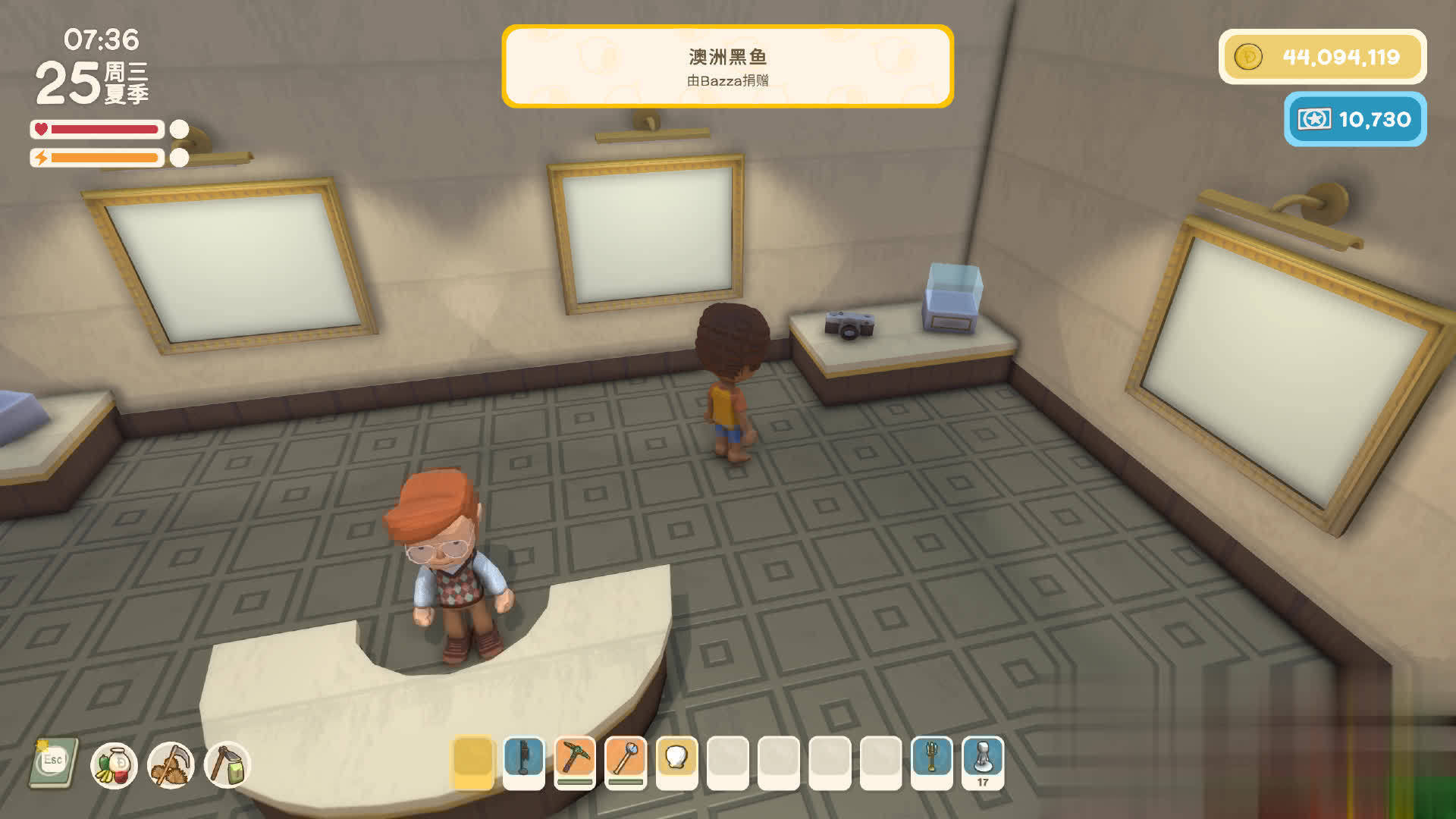The width and height of the screenshot is (1456, 819).
Task: Equip the pickaxe from the hotbar
Action: point(575,761)
